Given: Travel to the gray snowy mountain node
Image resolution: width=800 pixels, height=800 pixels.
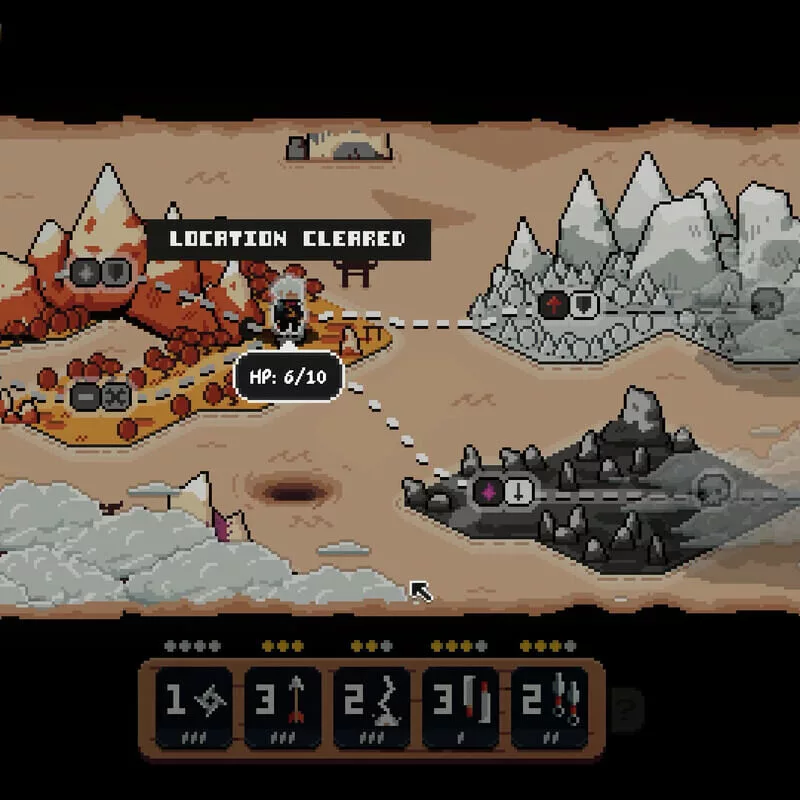Looking at the screenshot, I should [x=568, y=304].
